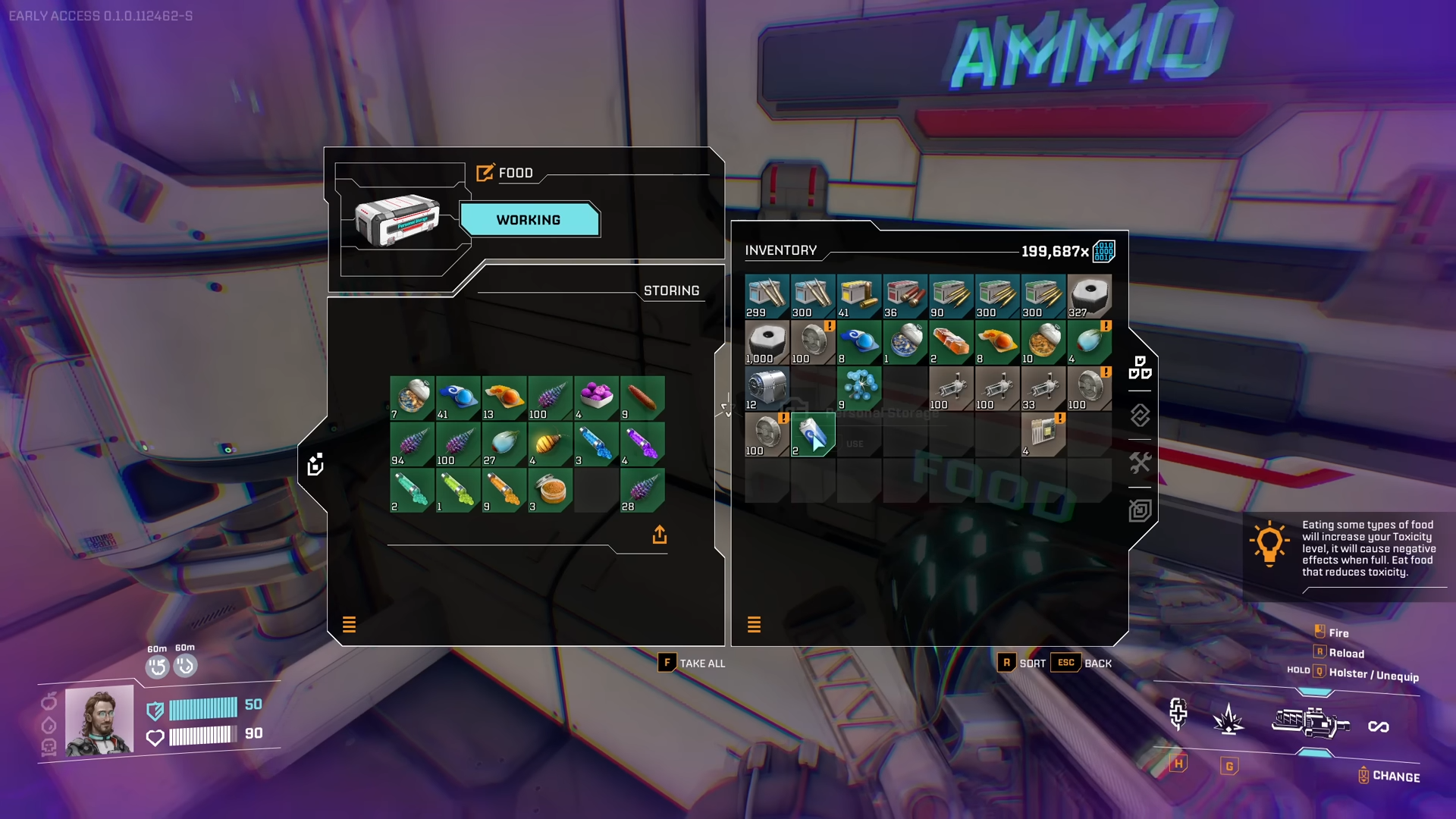Choose the orange jelly bar in inventory
The height and width of the screenshot is (819, 1456).
tap(950, 342)
